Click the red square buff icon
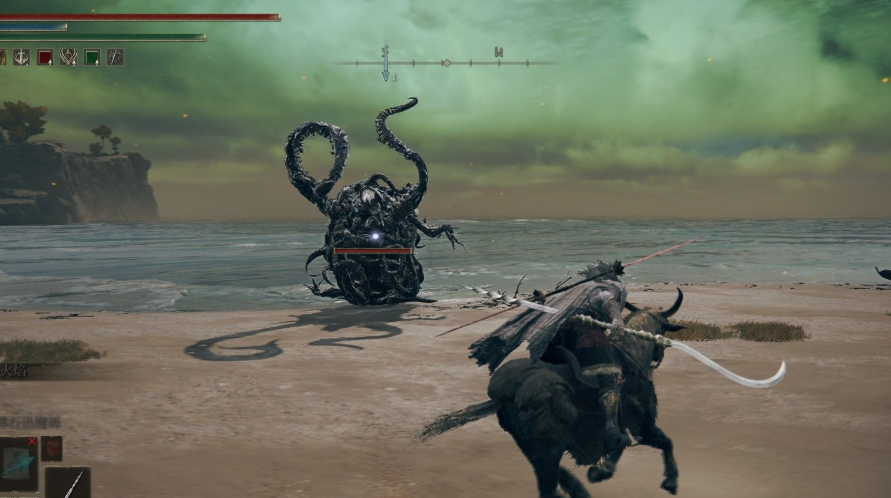Image resolution: width=891 pixels, height=498 pixels. click(45, 57)
